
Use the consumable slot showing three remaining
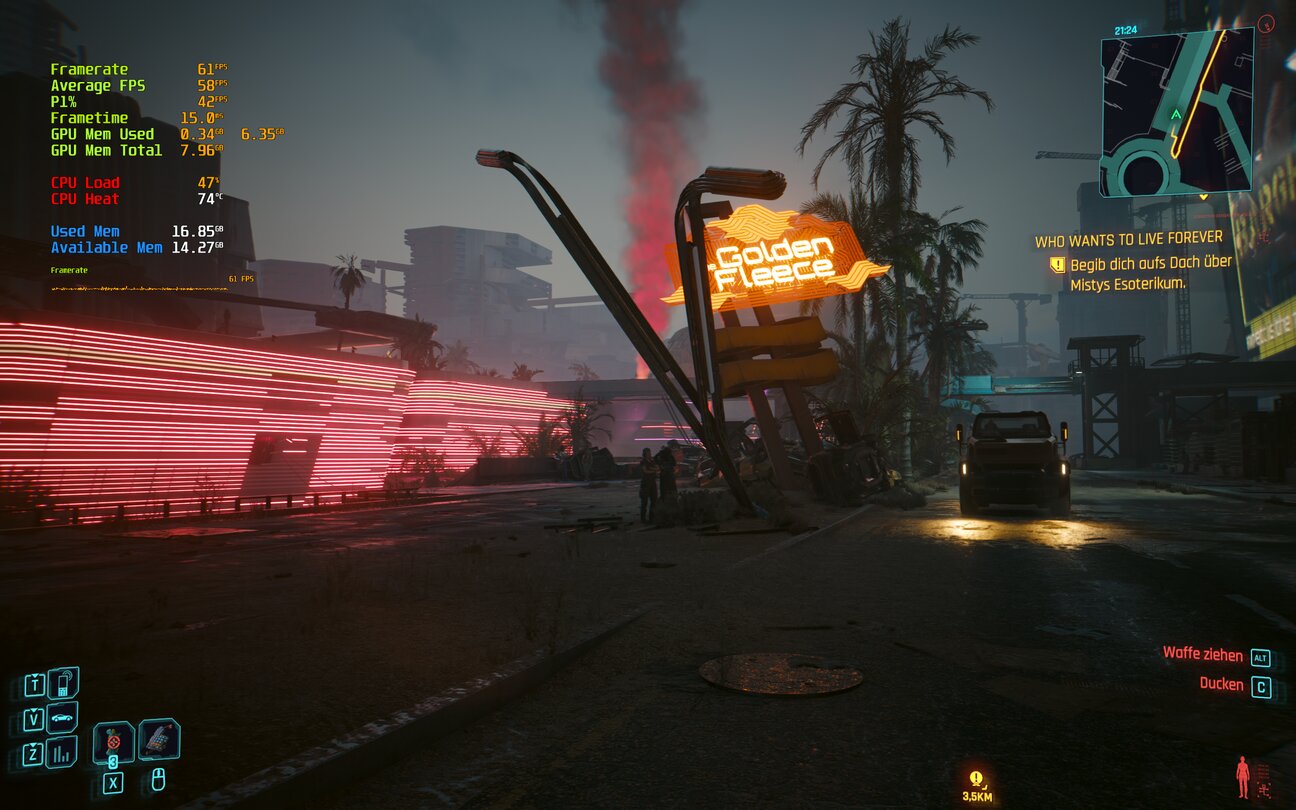(113, 743)
